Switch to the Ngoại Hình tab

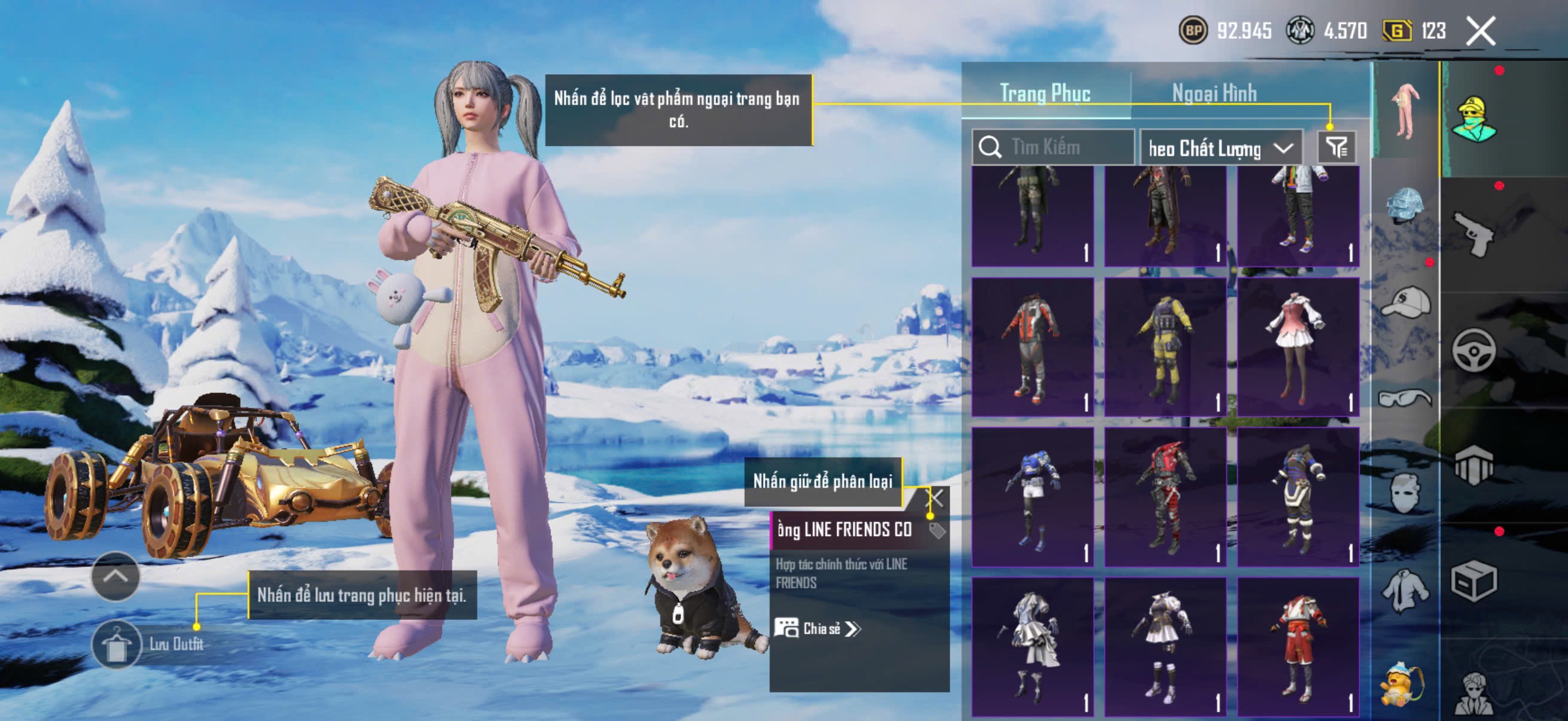1214,93
